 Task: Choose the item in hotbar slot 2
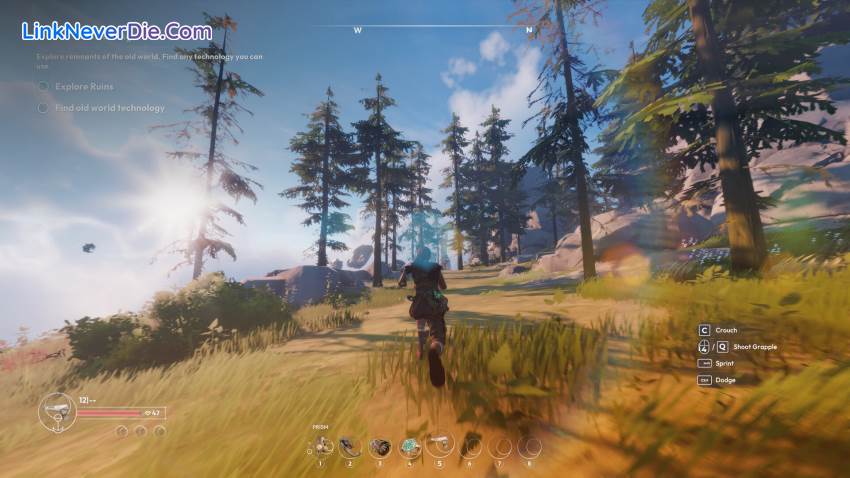click(350, 446)
